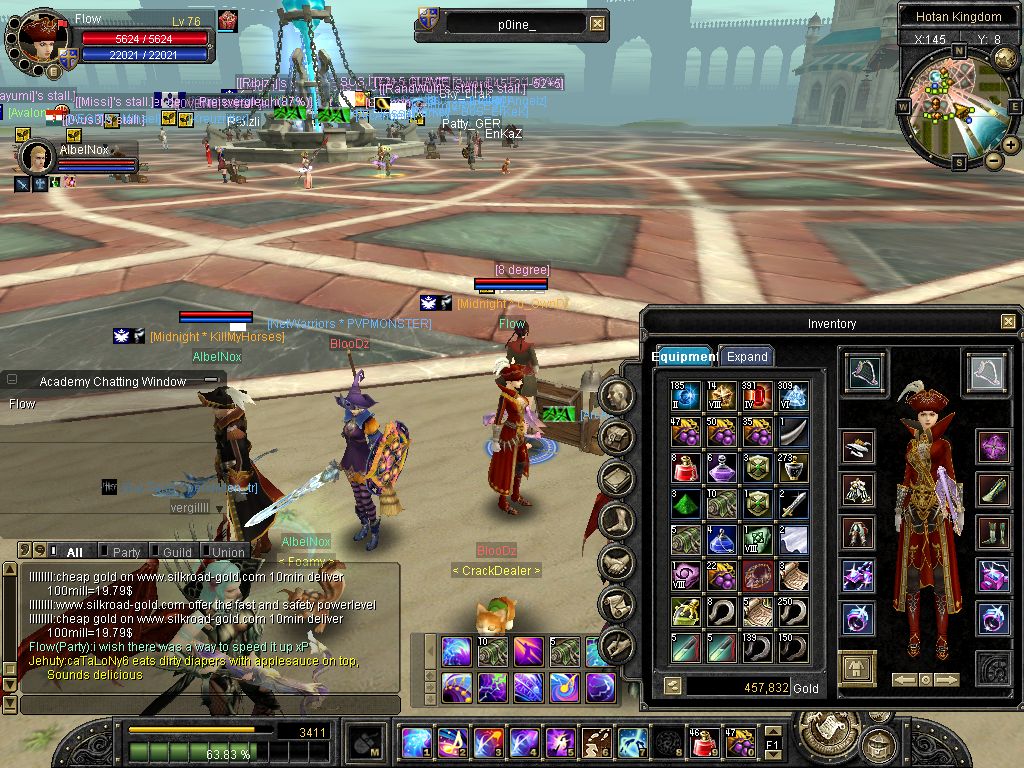
Task: Close the Inventory window
Action: pos(1008,322)
